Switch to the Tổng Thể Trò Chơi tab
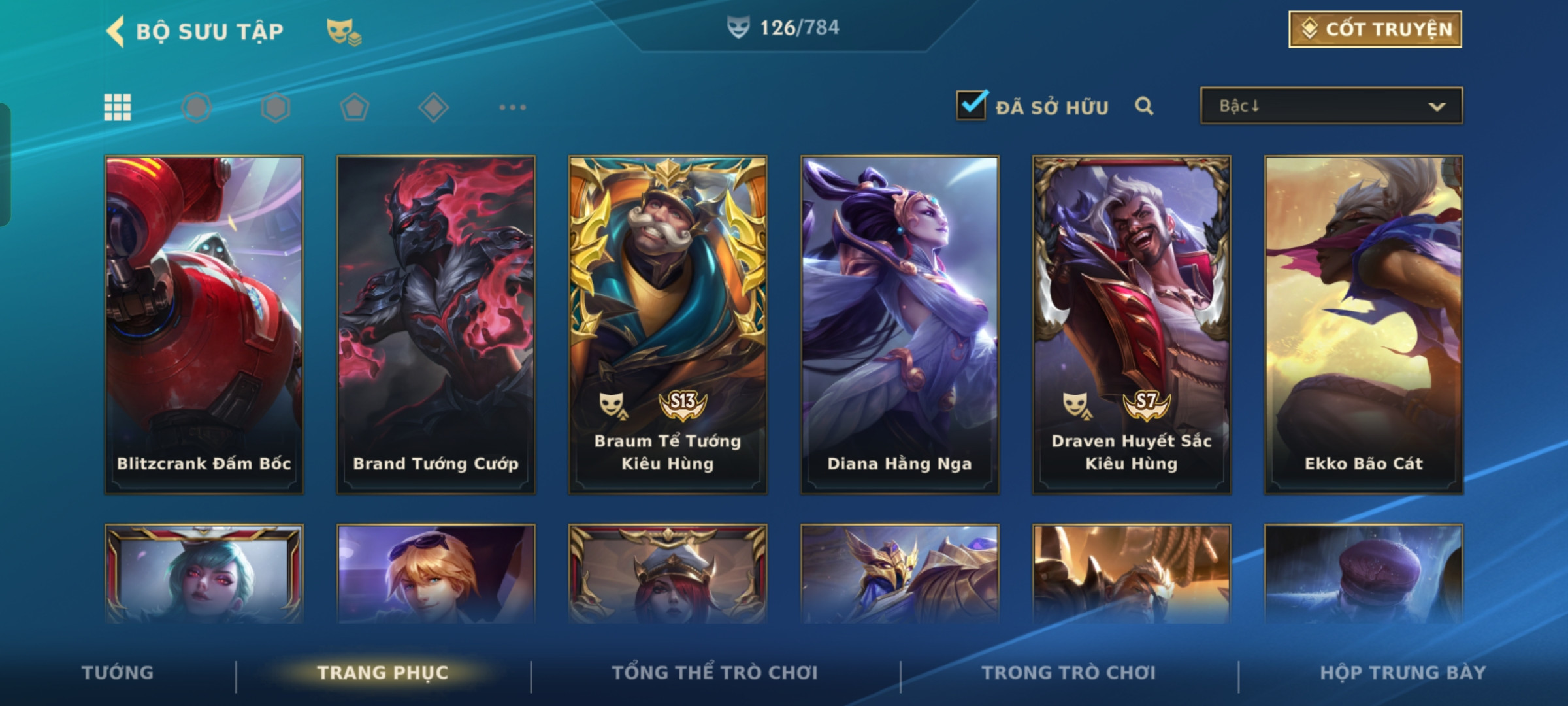The height and width of the screenshot is (706, 1568). click(x=715, y=673)
